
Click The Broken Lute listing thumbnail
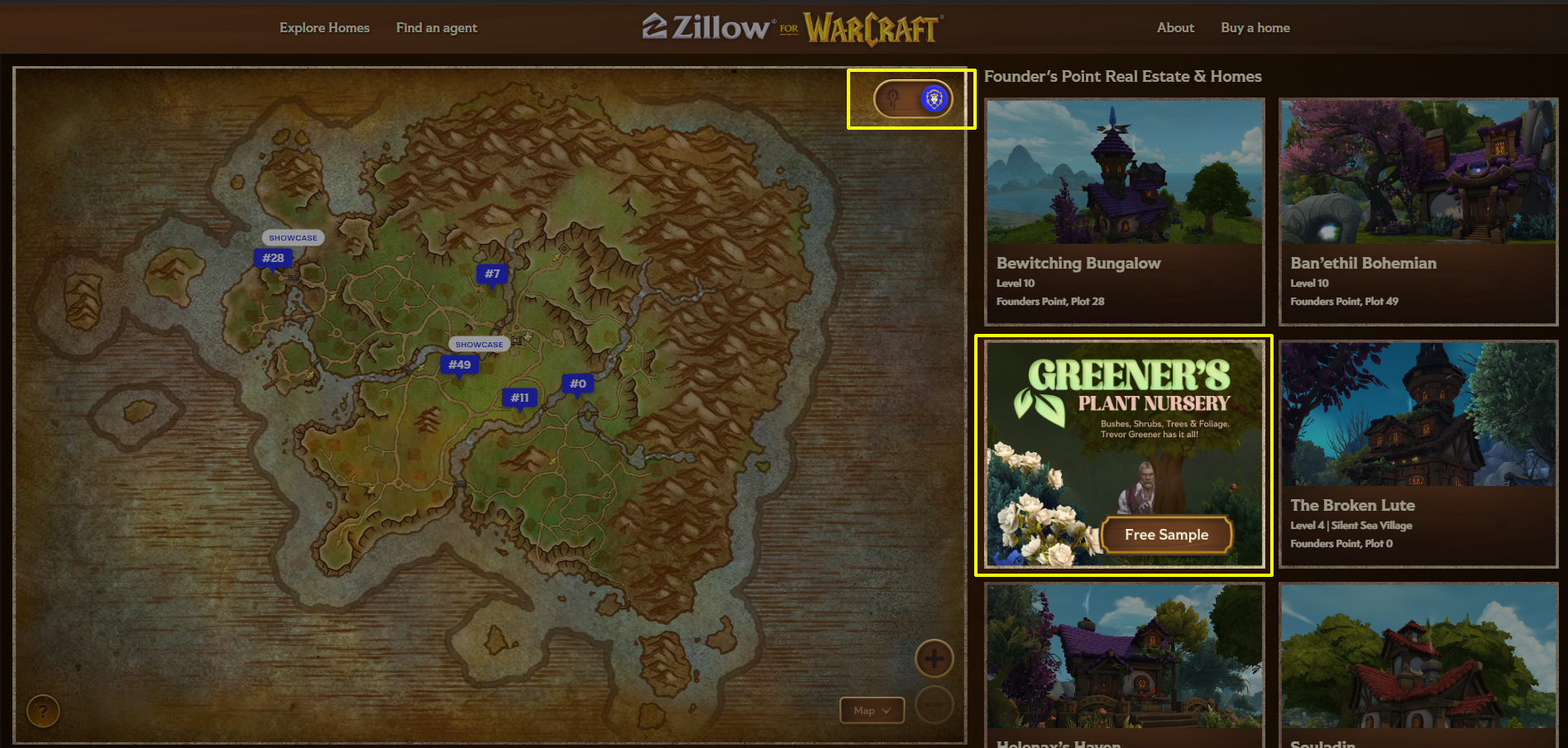[1417, 413]
